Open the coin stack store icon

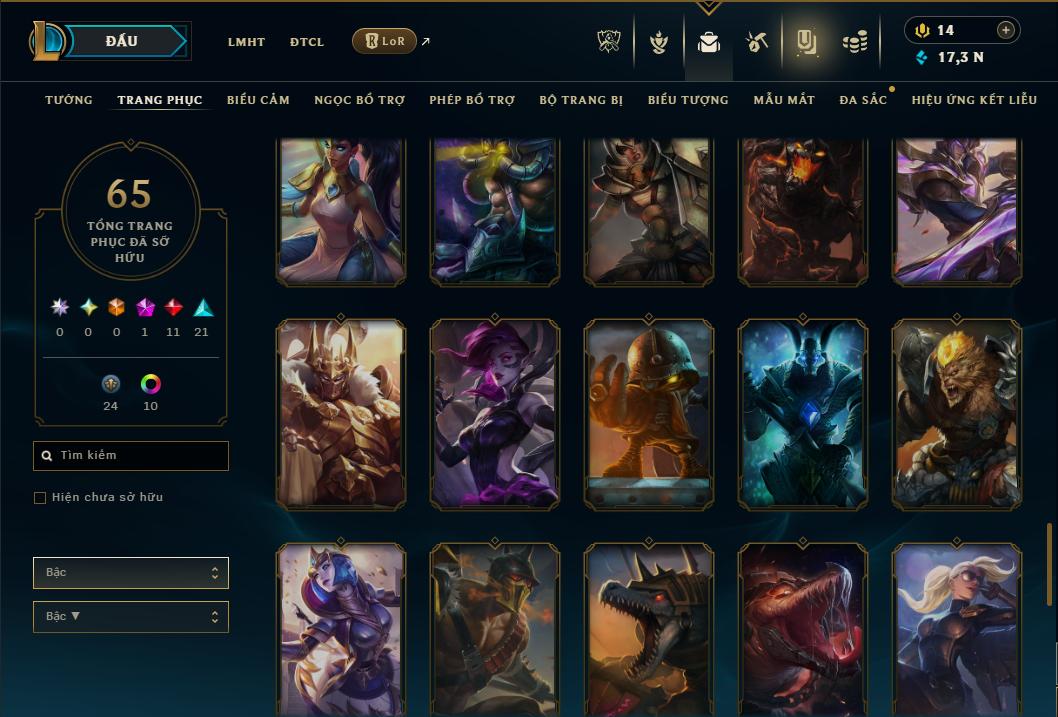(x=854, y=42)
